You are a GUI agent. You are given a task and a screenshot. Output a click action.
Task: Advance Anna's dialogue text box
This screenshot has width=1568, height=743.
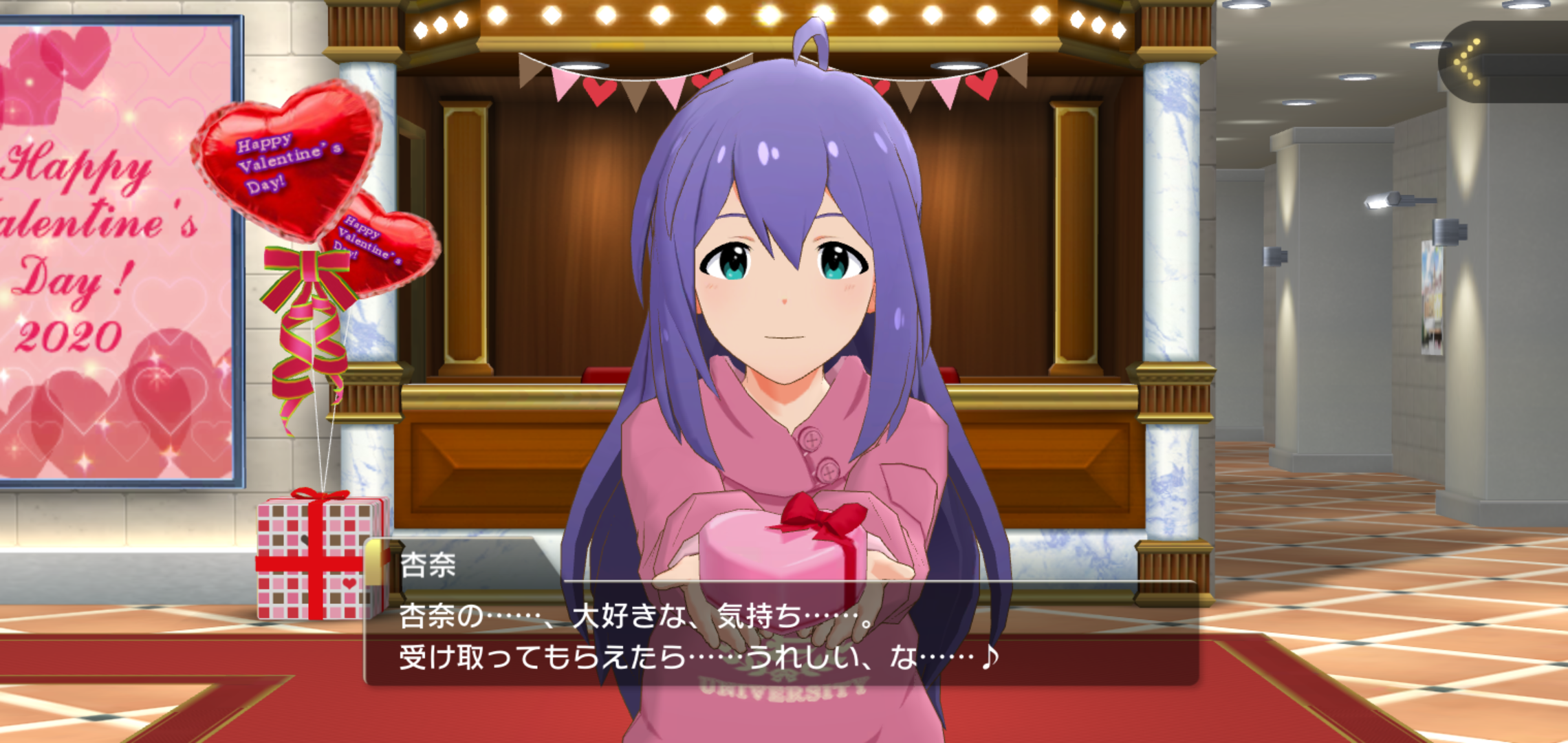(x=781, y=636)
